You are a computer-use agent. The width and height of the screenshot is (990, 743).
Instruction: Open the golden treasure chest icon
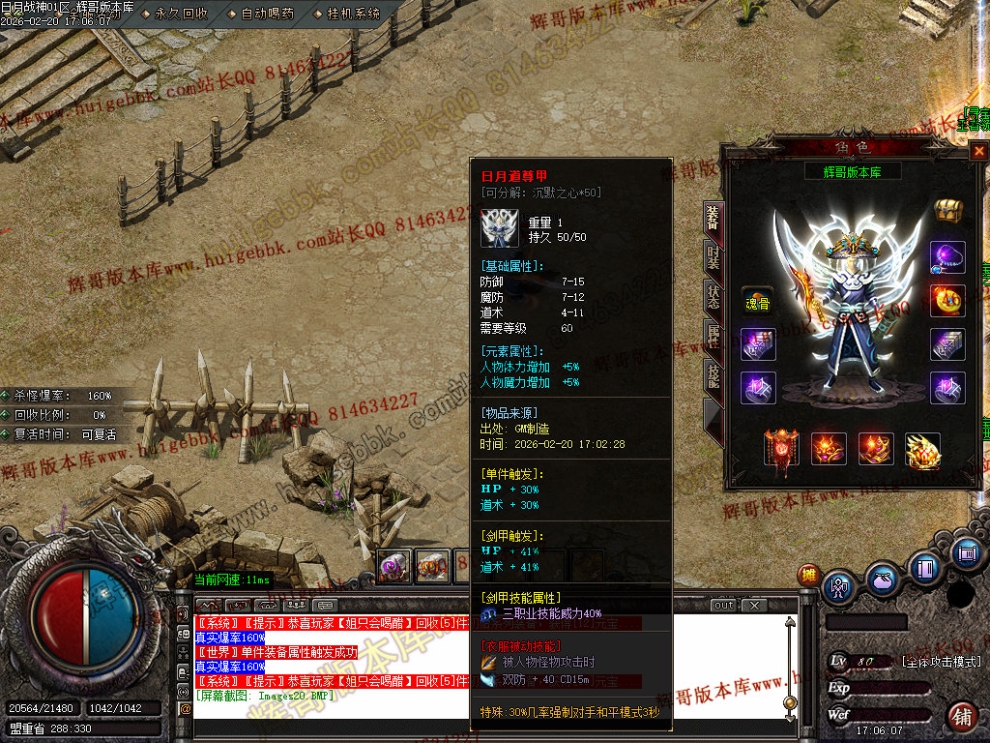947,211
